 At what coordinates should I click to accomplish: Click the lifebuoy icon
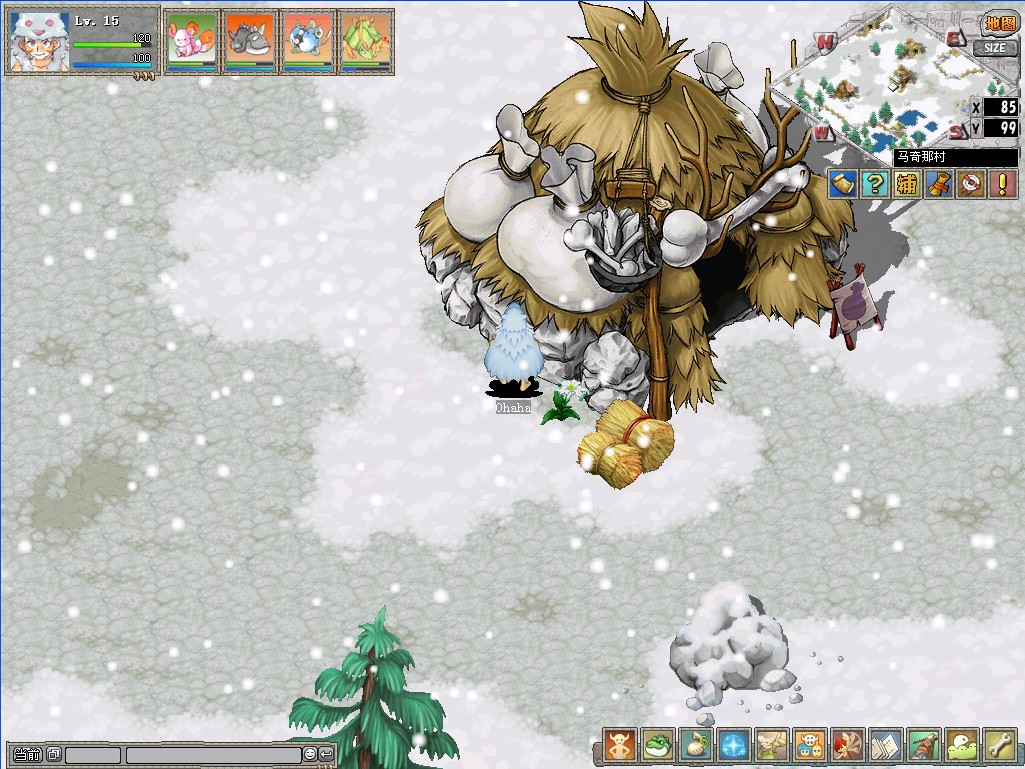(968, 183)
